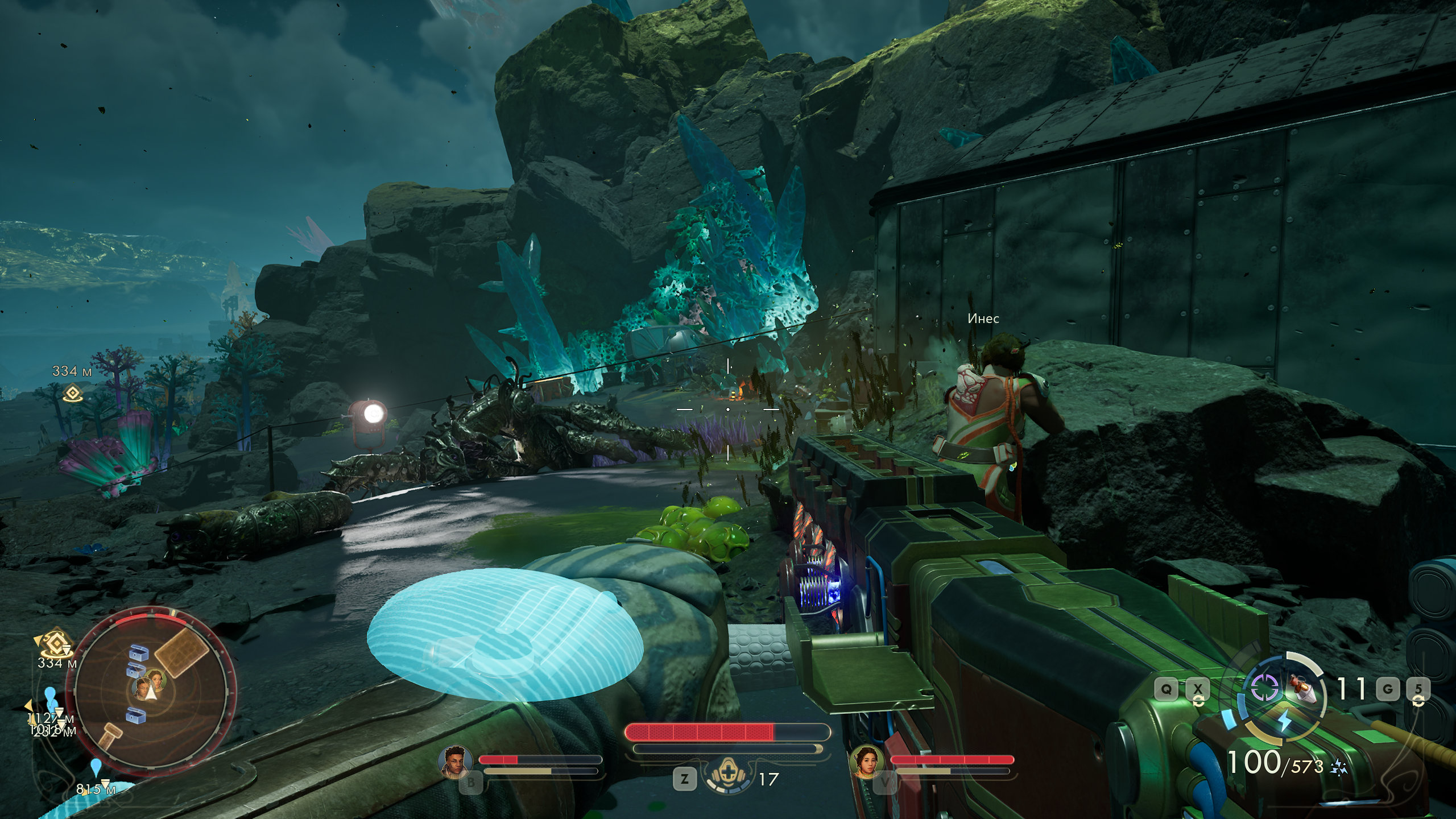
Task: Click the woman companion portrait on the minimap
Action: 155,679
